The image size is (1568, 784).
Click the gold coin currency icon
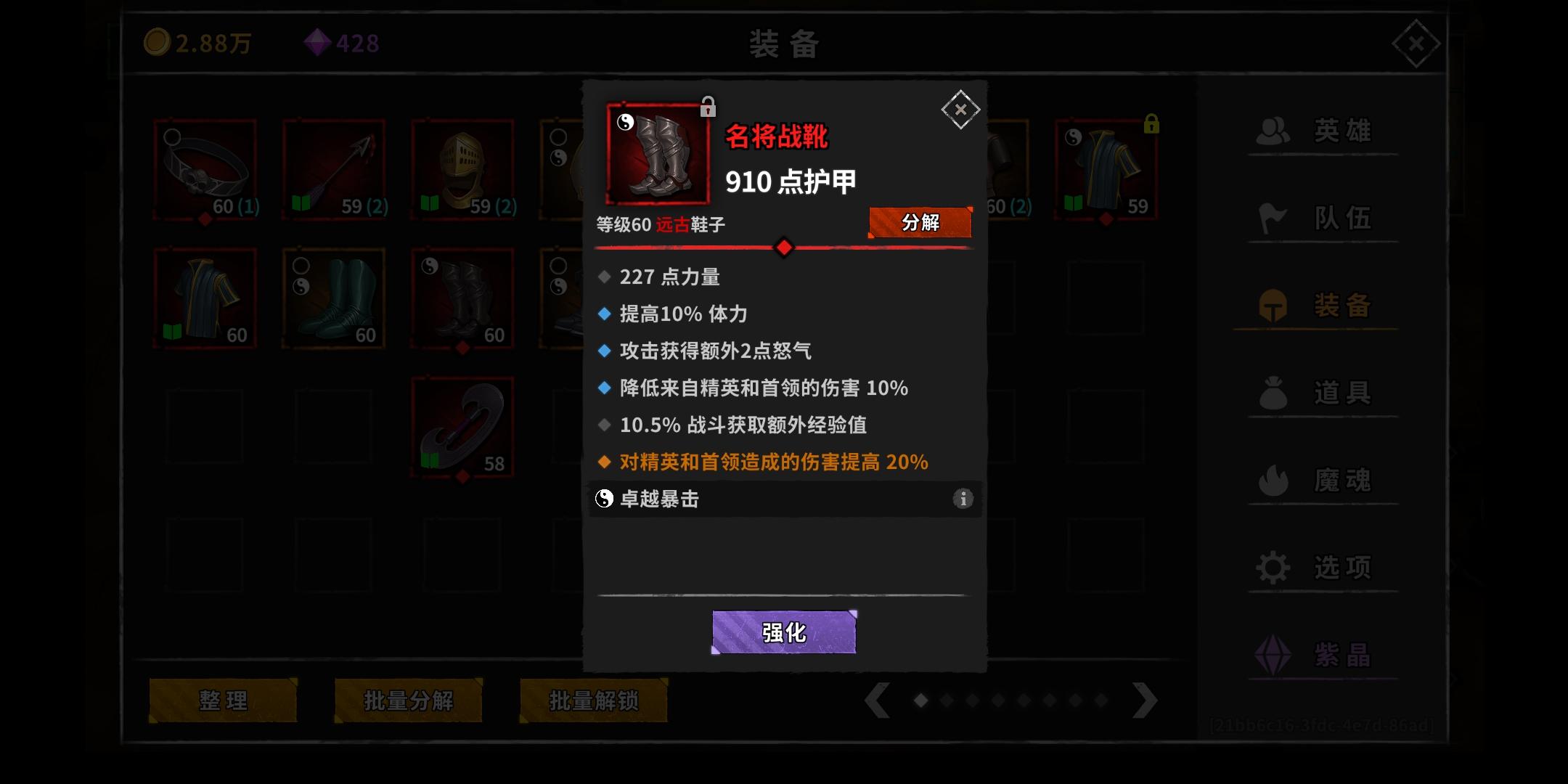point(158,44)
